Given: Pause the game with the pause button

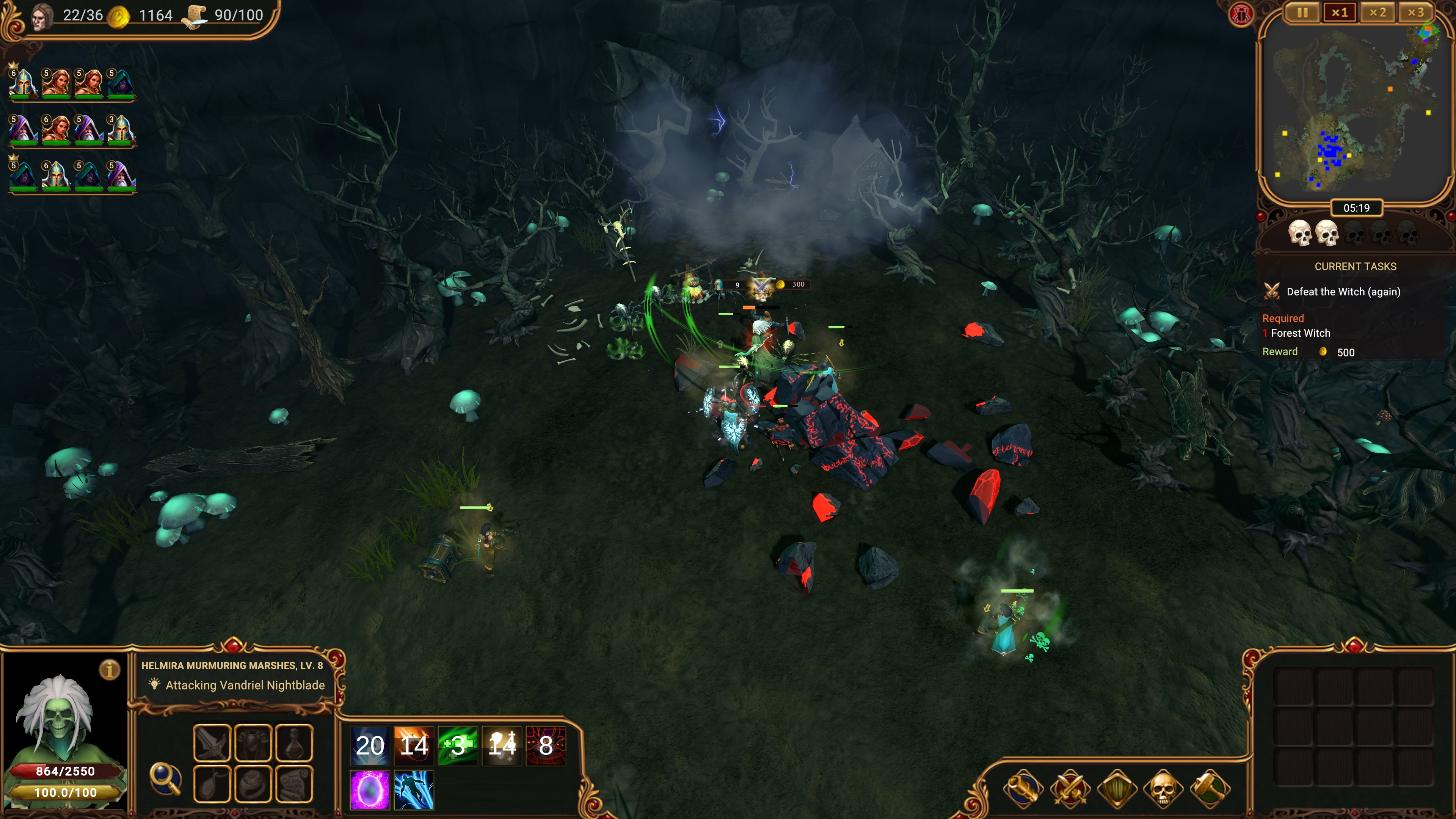Looking at the screenshot, I should pos(1302,13).
